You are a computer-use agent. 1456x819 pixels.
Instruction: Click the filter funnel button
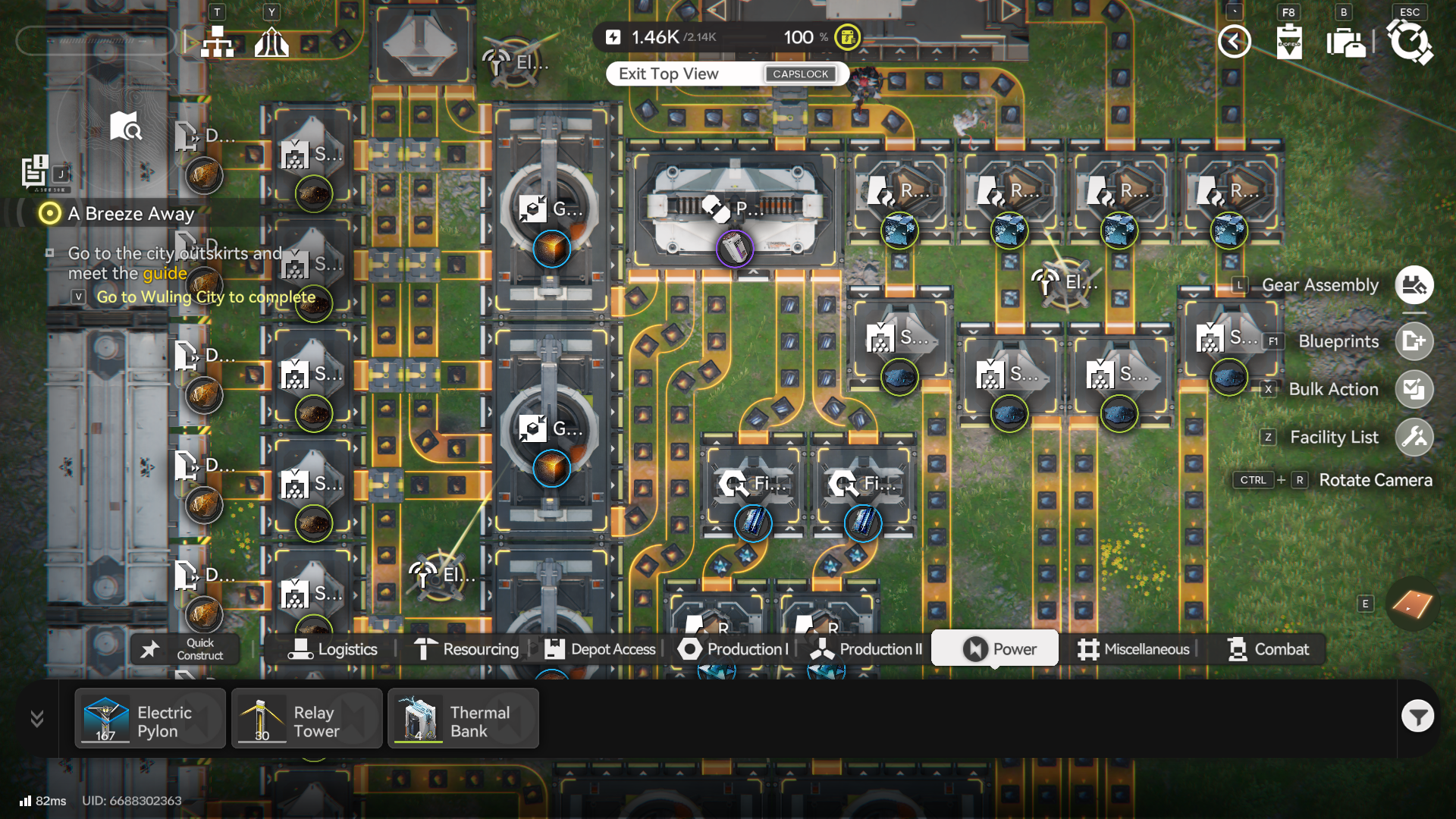coord(1417,716)
